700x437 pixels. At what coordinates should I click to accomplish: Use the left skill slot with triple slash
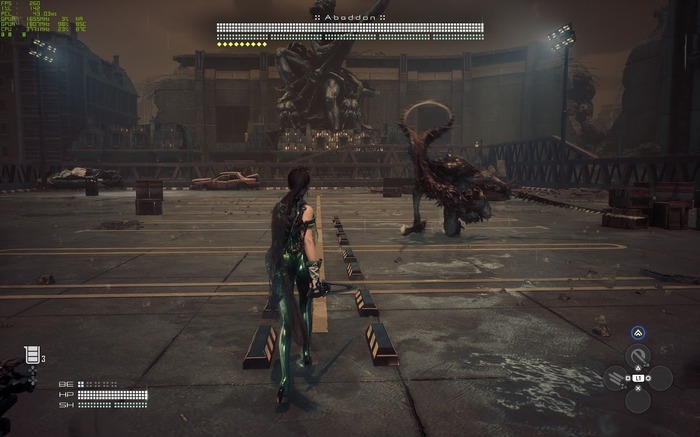click(x=615, y=379)
